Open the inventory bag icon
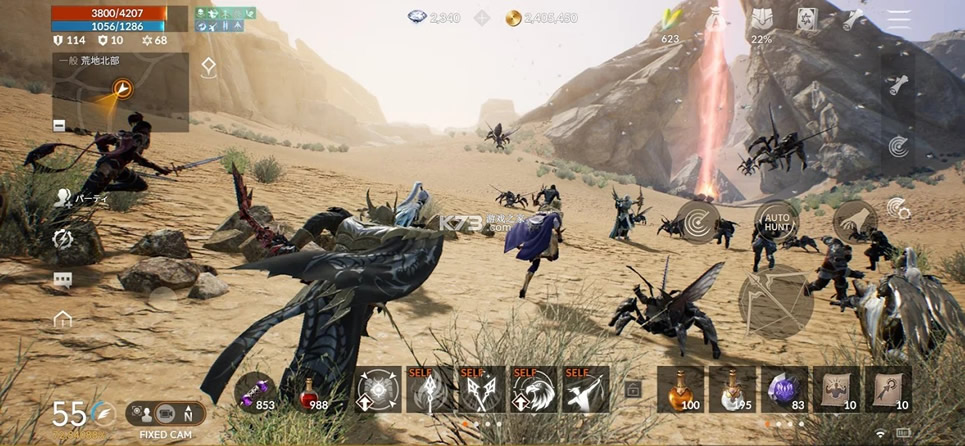The image size is (965, 446). (x=715, y=18)
